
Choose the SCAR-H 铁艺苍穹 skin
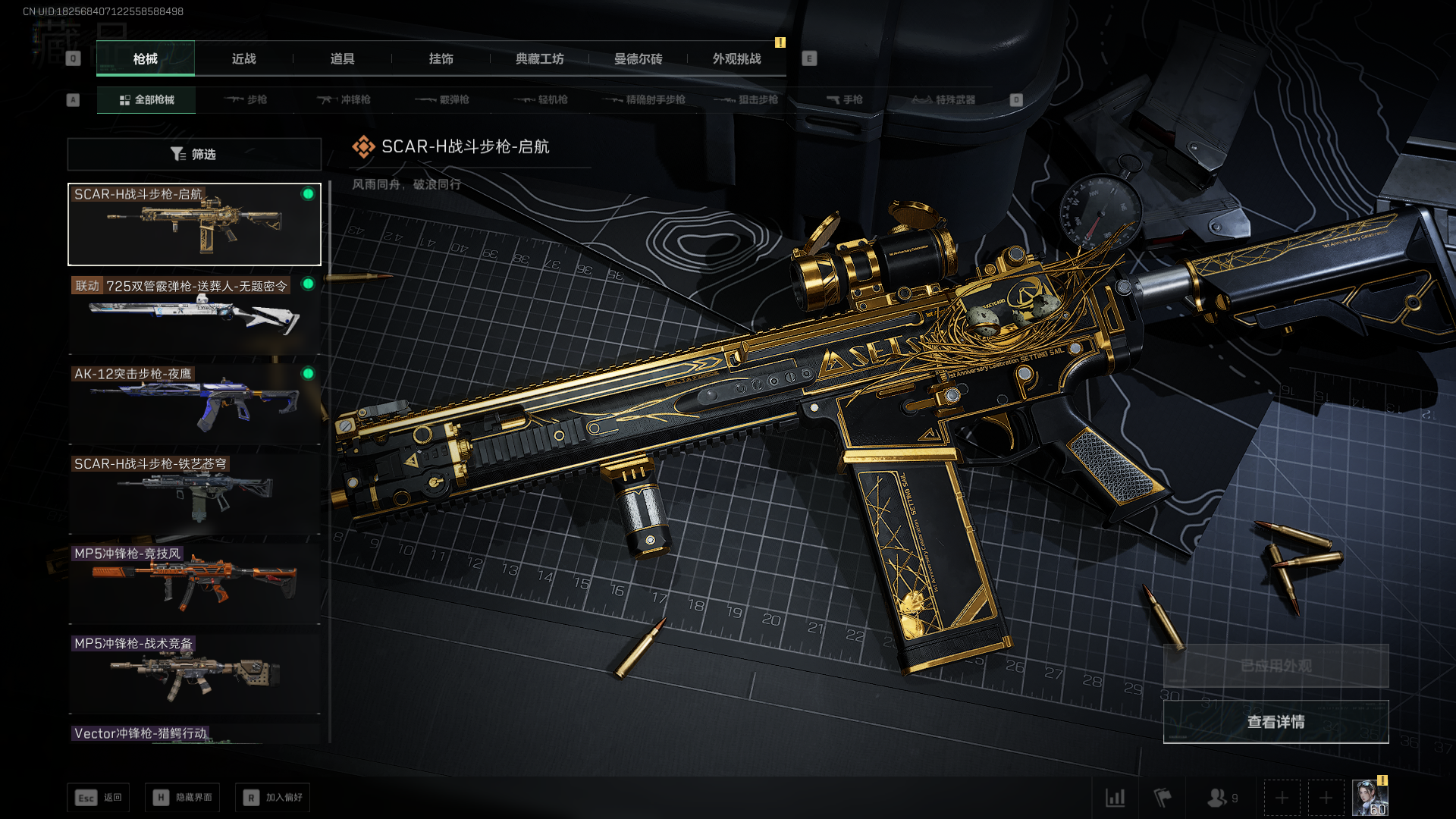coord(194,494)
